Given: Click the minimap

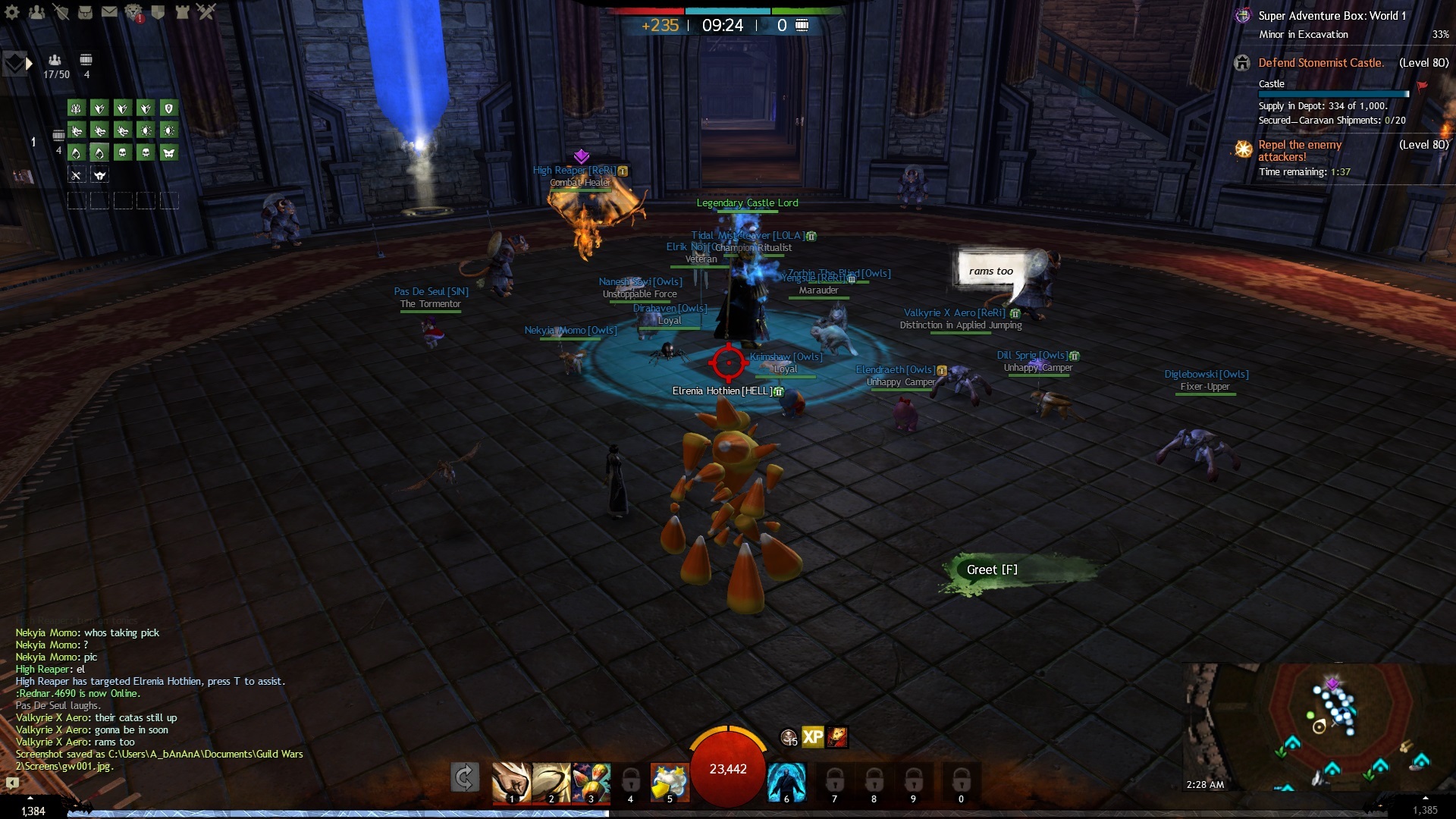Looking at the screenshot, I should click(1318, 726).
